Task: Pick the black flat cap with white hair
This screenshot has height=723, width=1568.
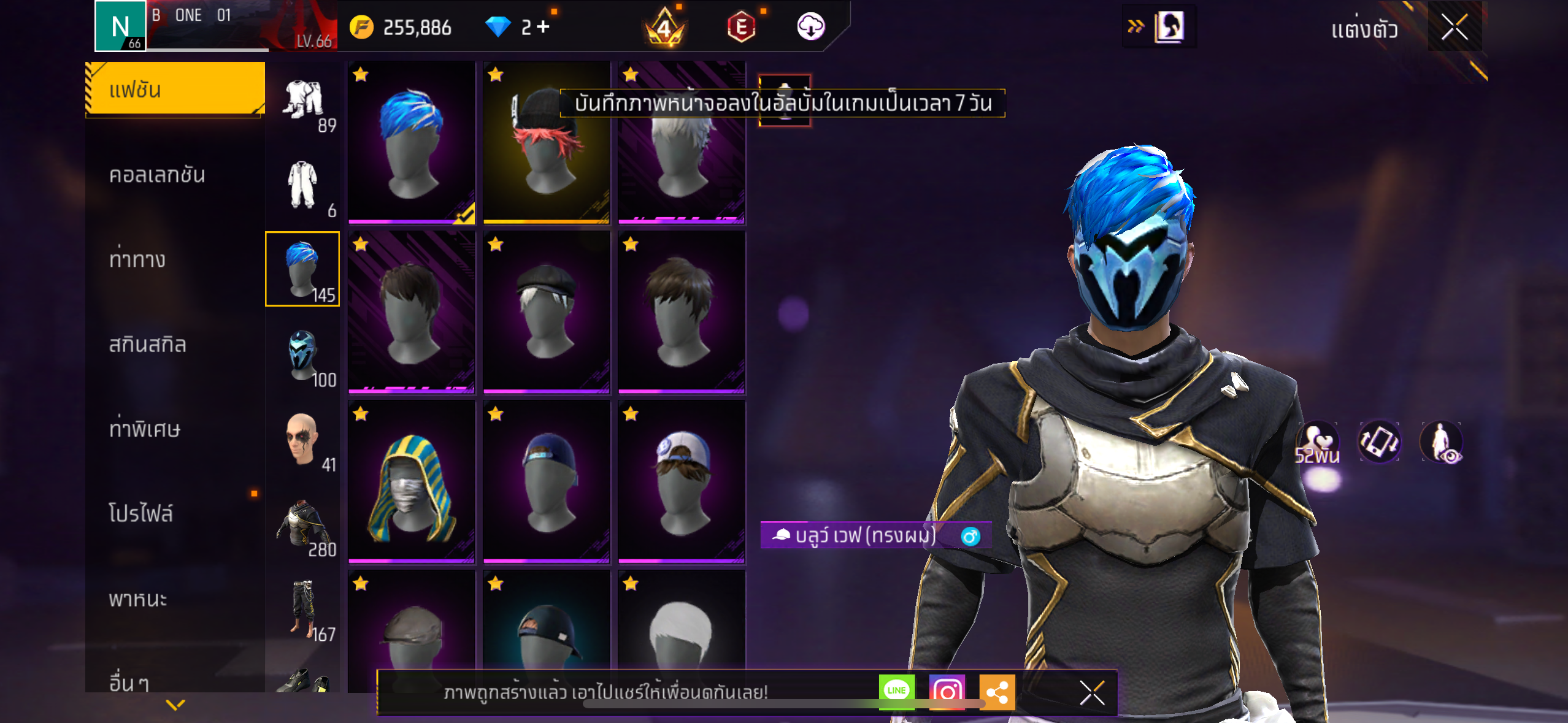Action: point(546,313)
